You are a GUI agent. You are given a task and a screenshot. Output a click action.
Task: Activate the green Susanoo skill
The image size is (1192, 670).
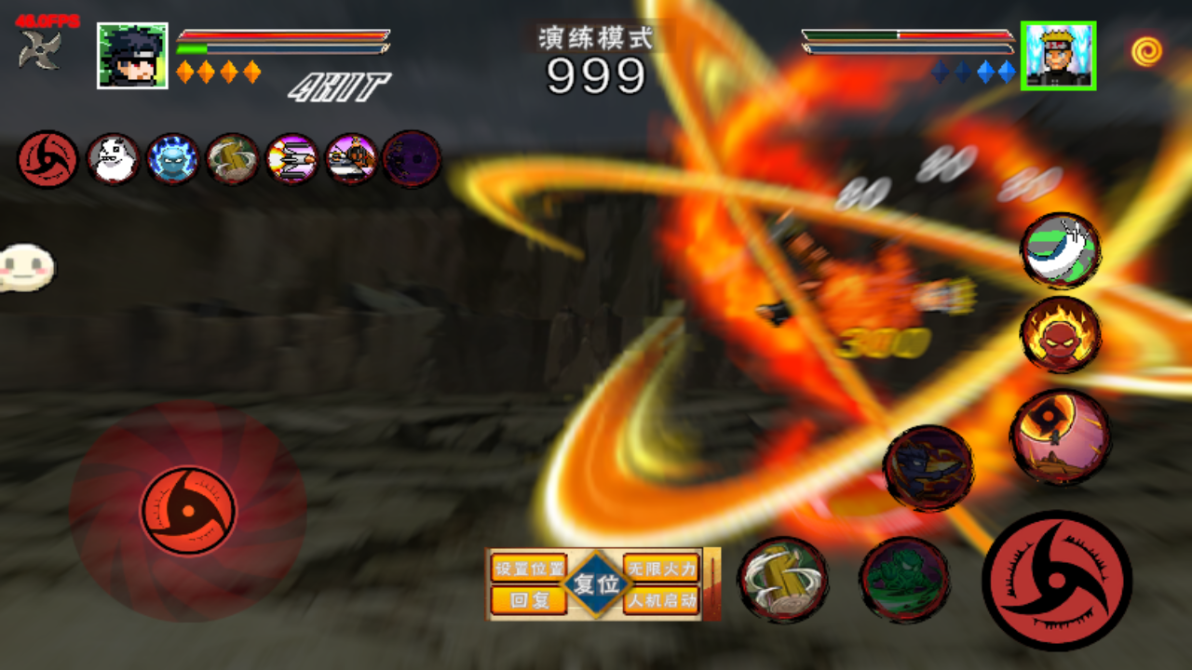click(x=904, y=579)
